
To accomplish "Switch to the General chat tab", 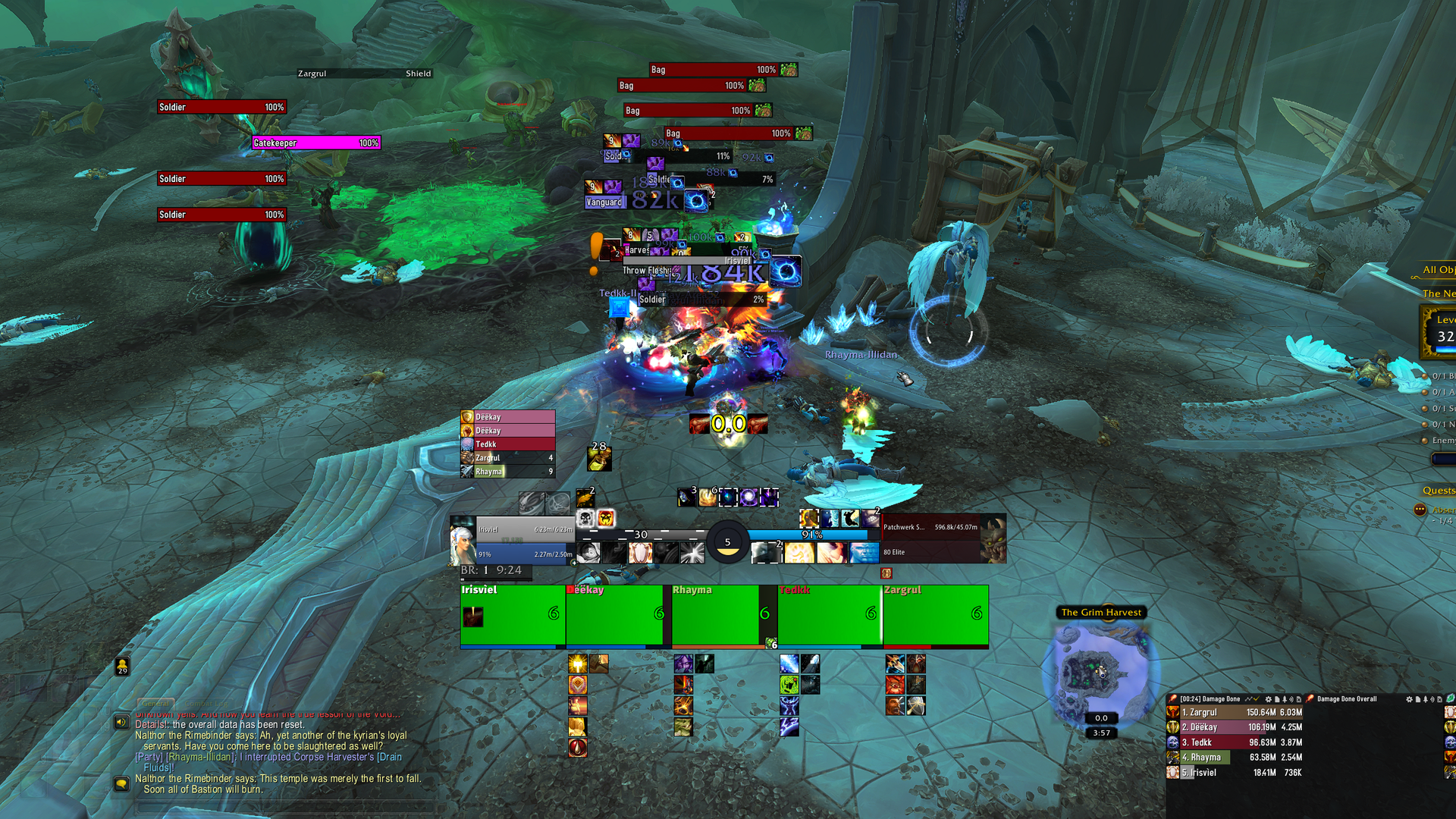I will [155, 703].
